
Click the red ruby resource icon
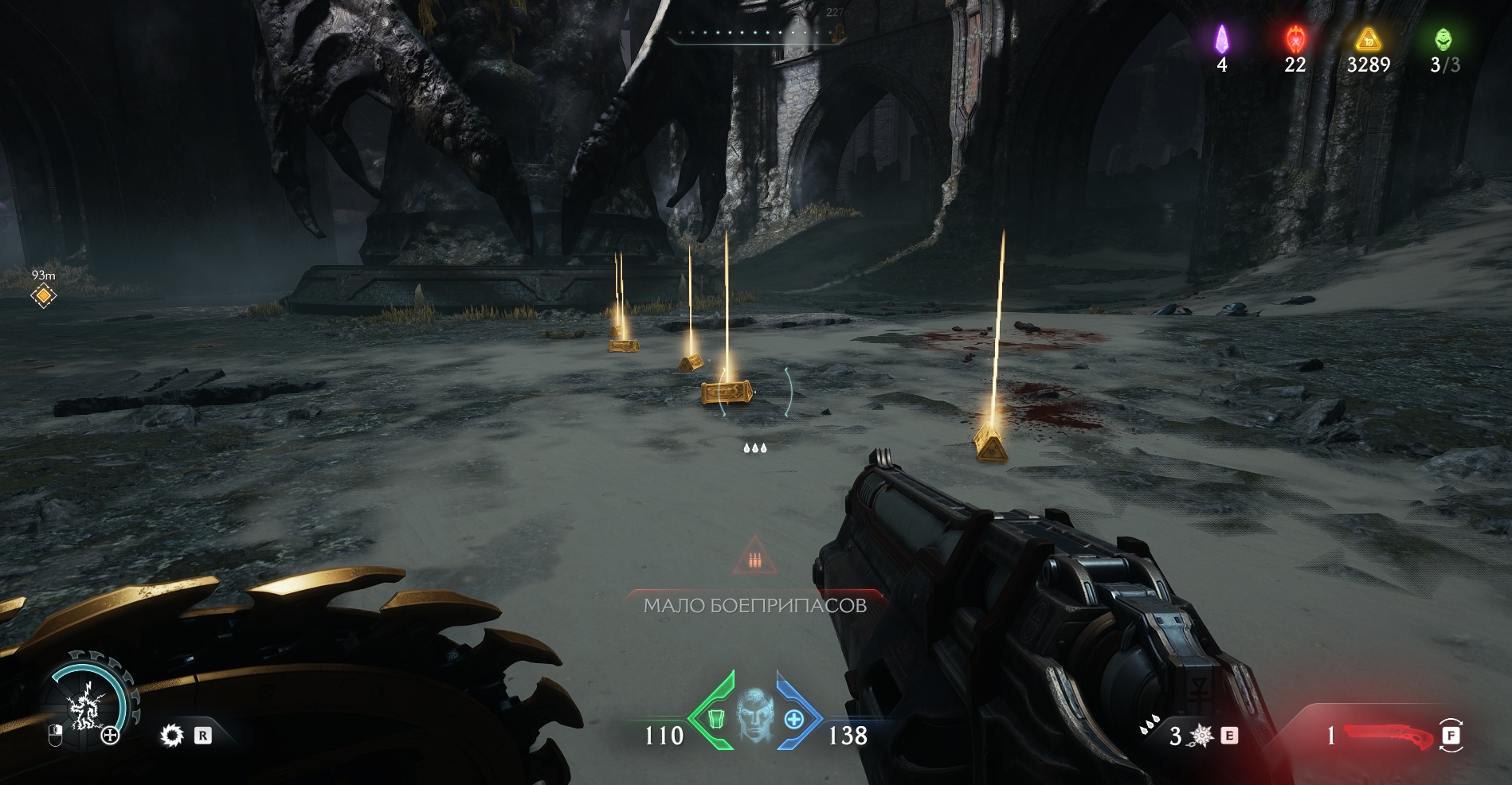pos(1295,38)
